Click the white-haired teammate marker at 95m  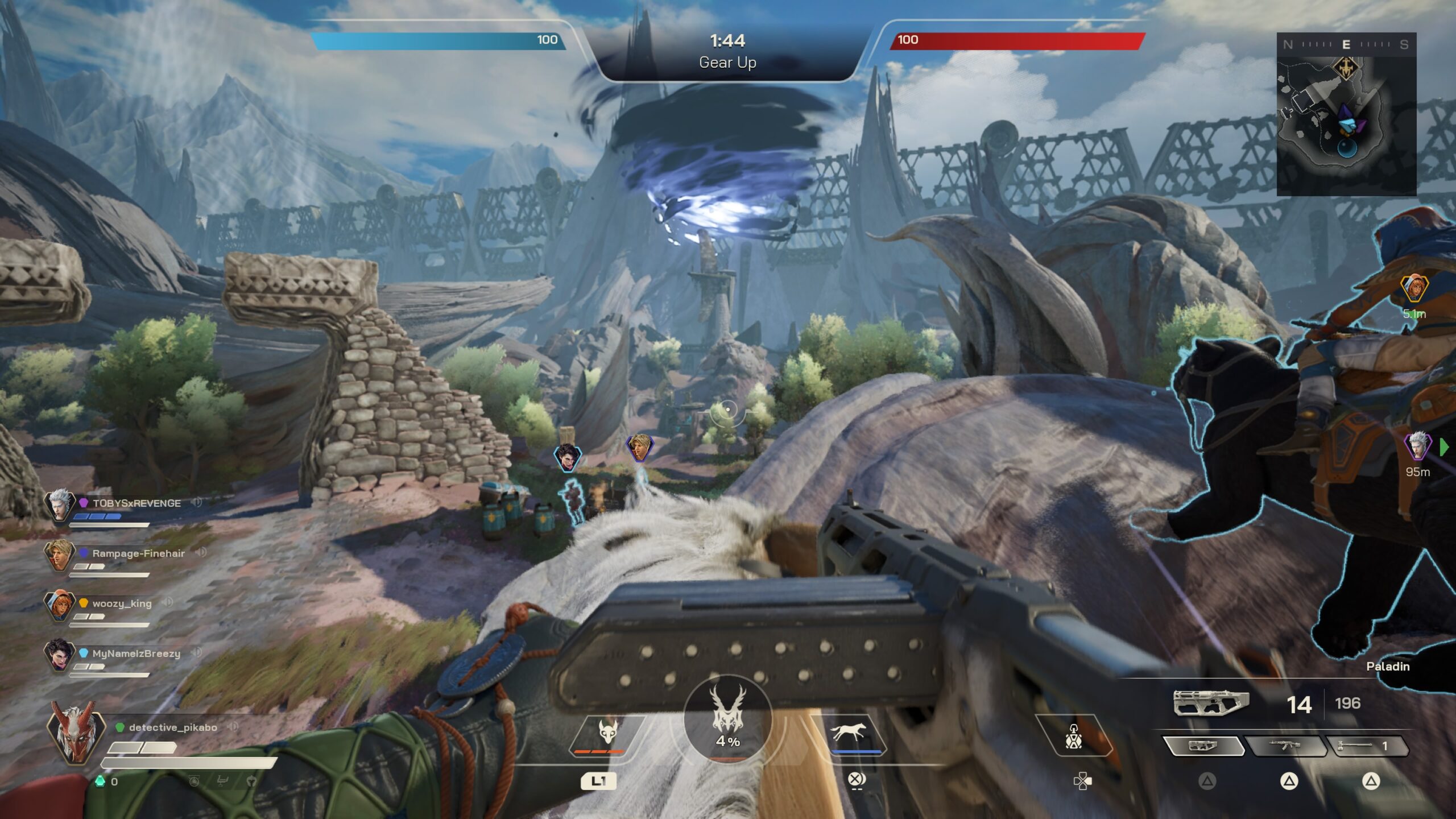point(1417,445)
